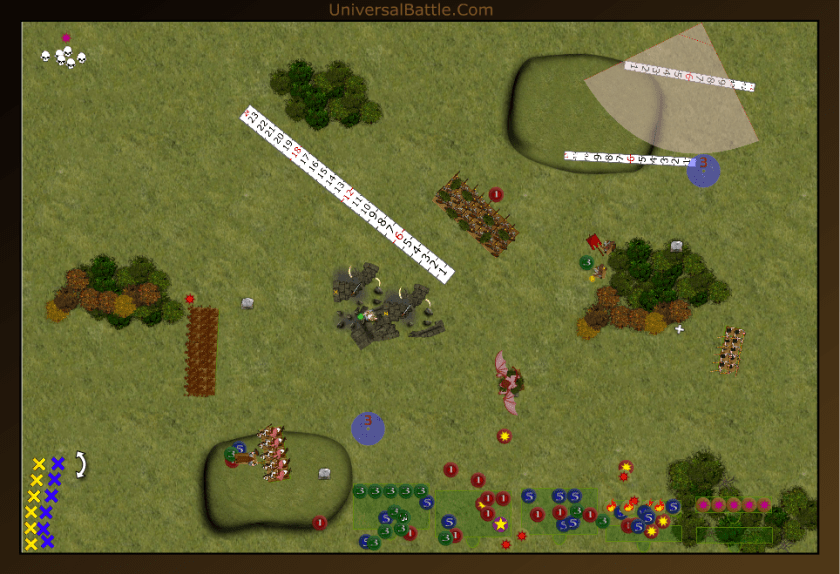Select the tan fan-shaped arc template

tap(690, 100)
